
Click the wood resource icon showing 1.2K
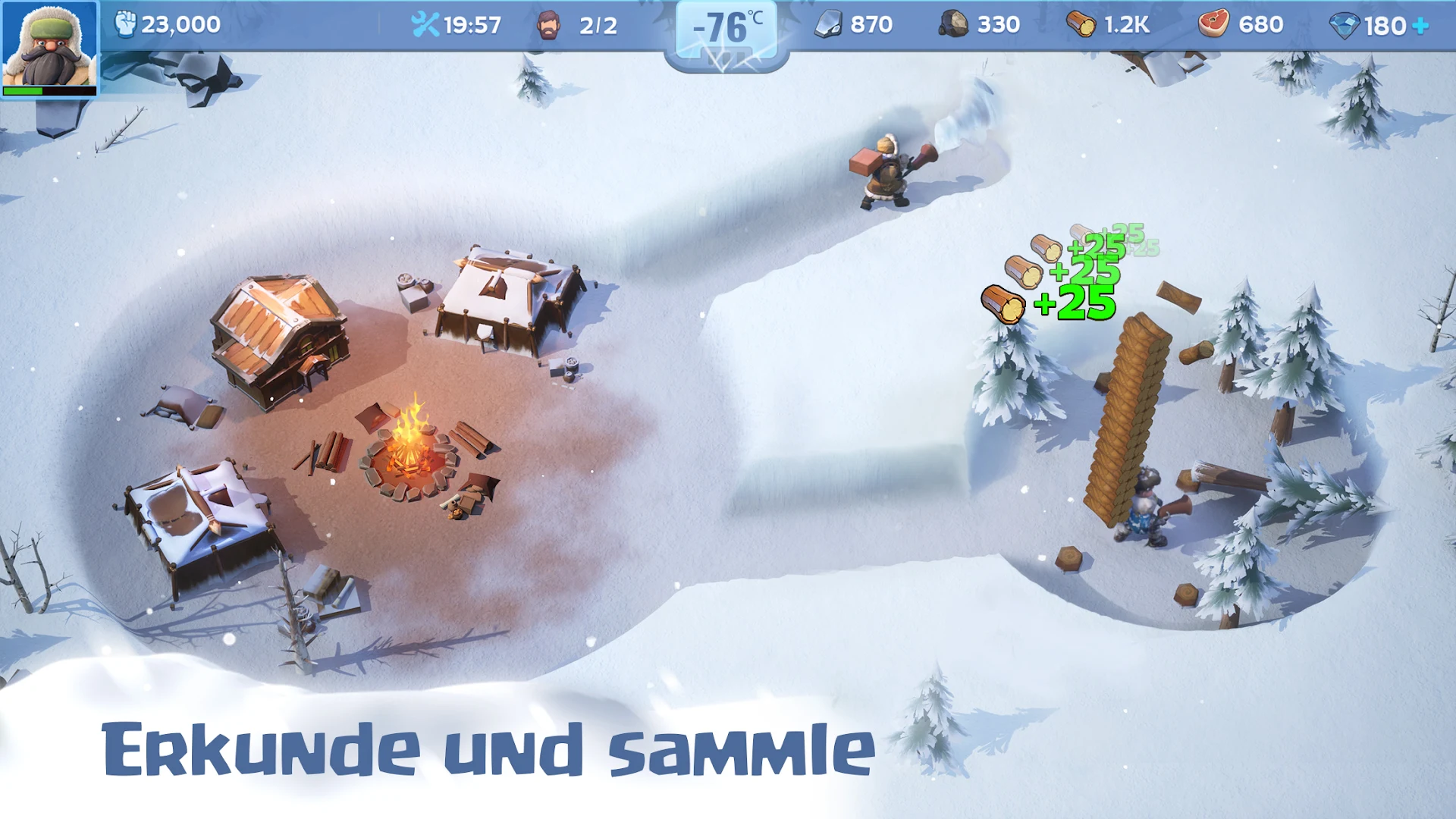(1081, 24)
